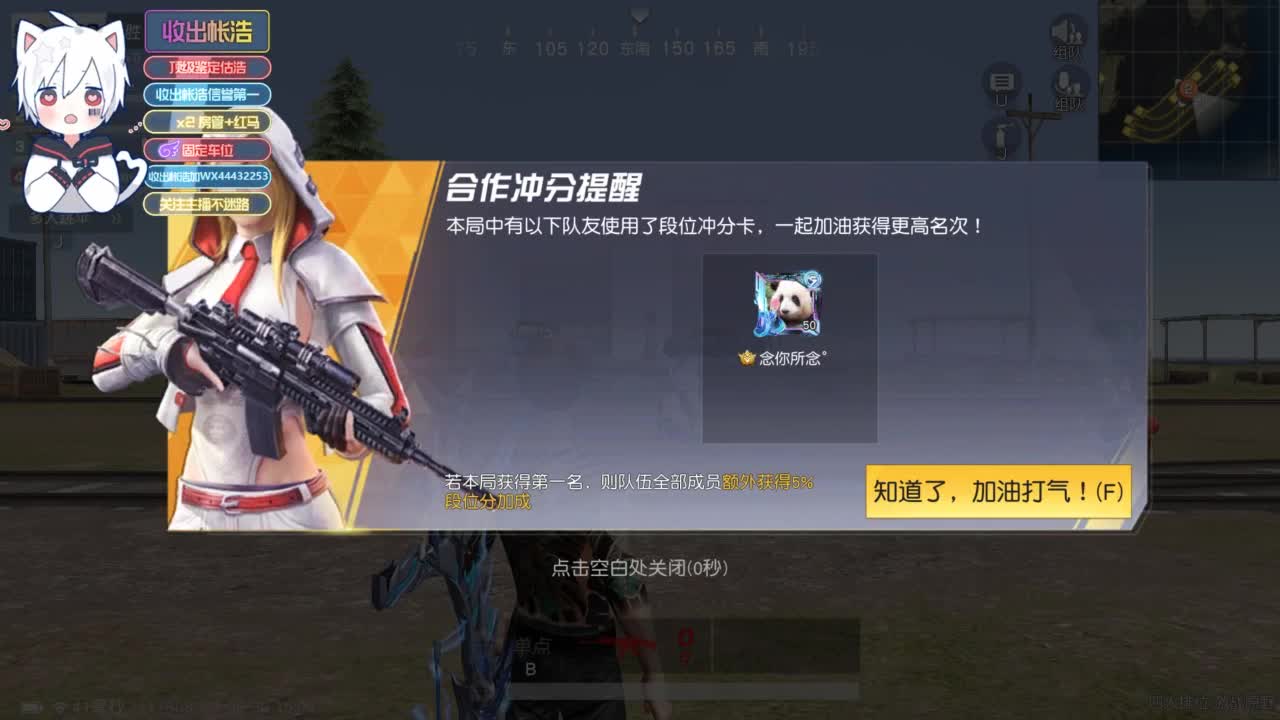Click the 收出帐浩 banner at the top
This screenshot has width=1280, height=720.
pos(207,31)
